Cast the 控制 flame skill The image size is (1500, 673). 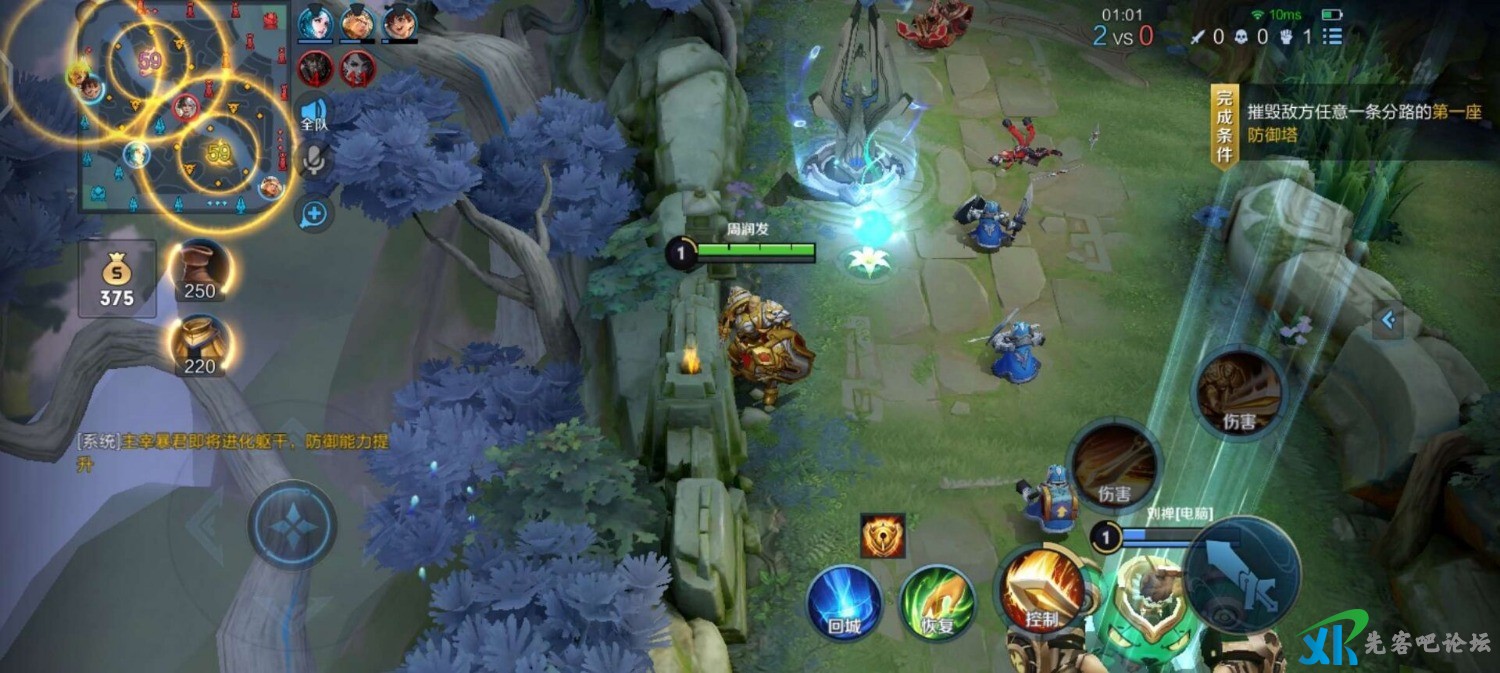click(x=1041, y=590)
